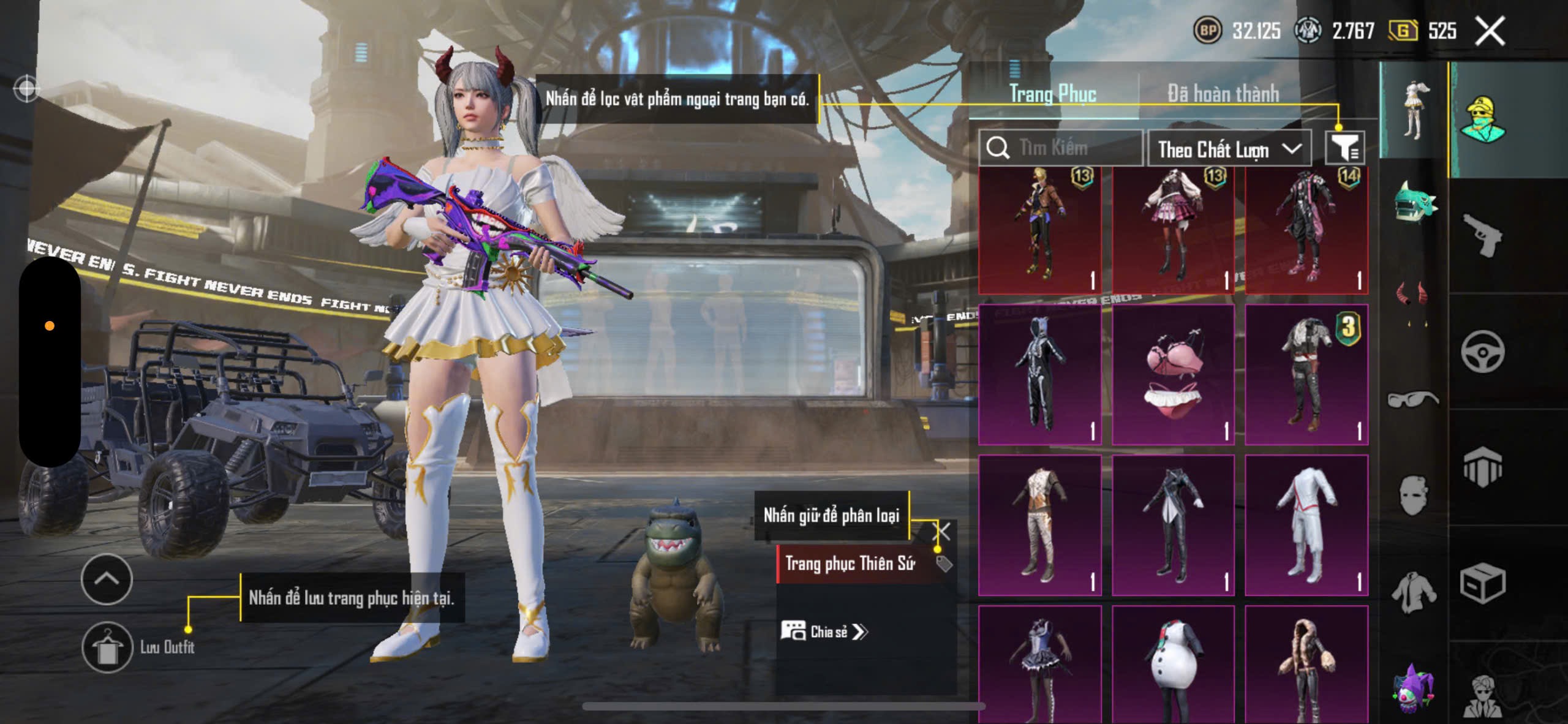Open the steering wheel vehicle category
The image size is (1568, 724).
[x=1482, y=352]
